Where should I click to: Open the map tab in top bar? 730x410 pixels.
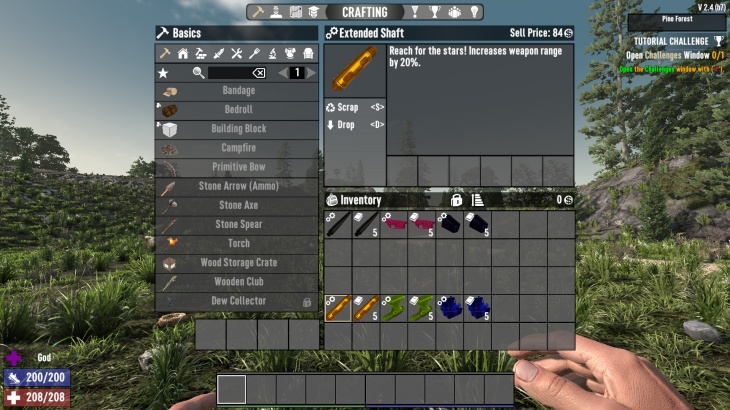[296, 13]
